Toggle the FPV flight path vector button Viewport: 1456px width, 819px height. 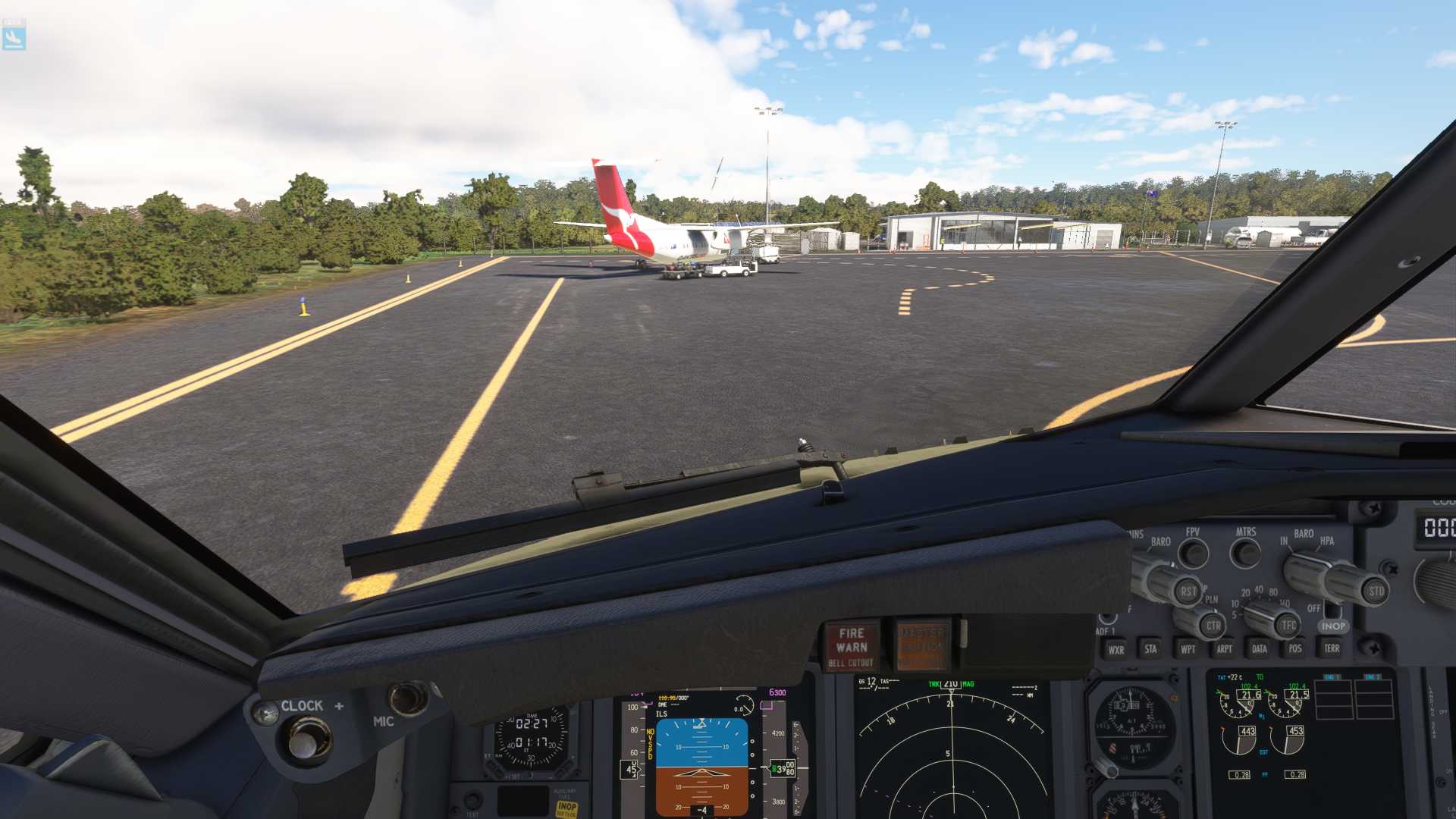(x=1193, y=553)
